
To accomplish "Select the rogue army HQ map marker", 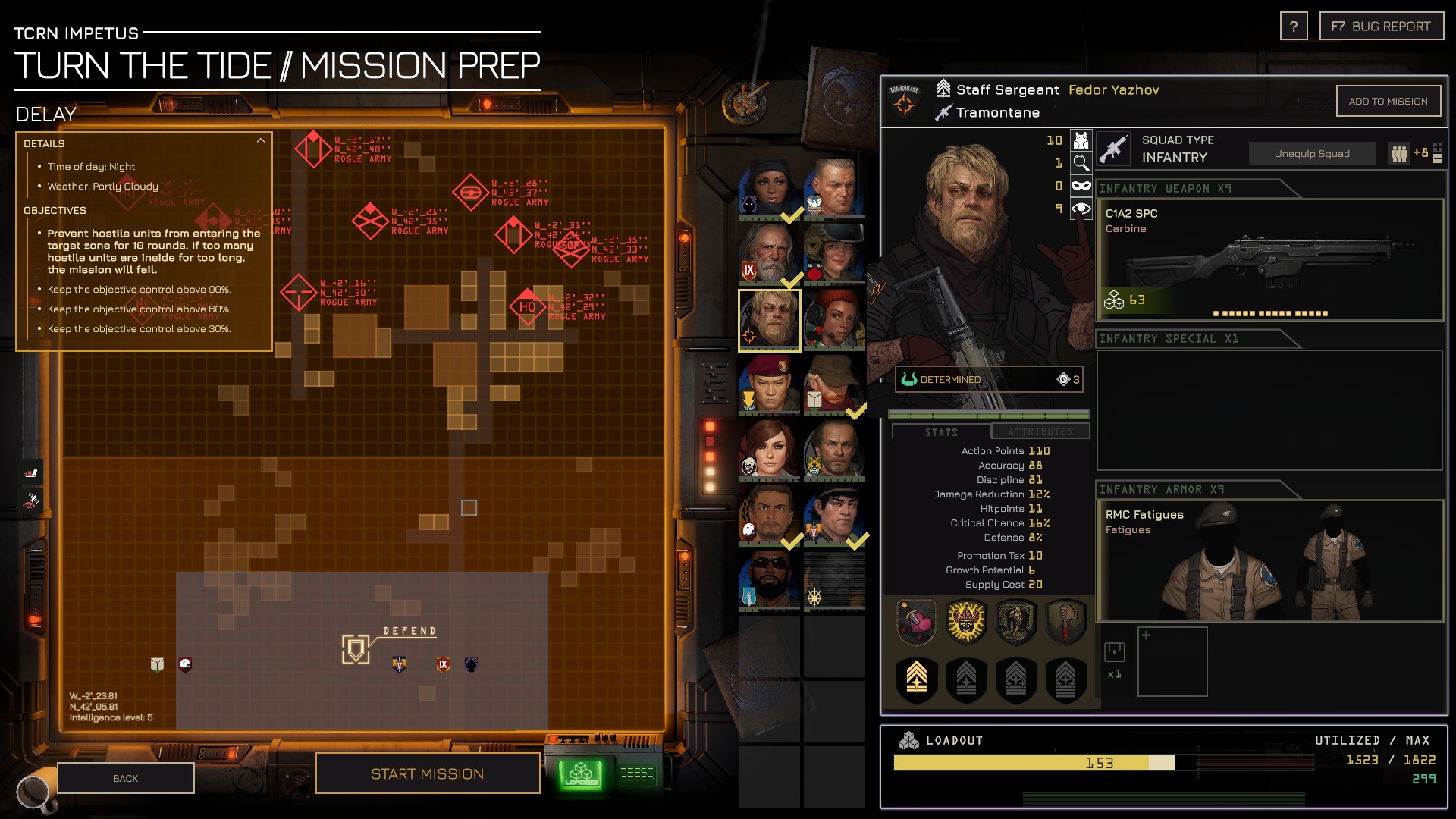I will (527, 307).
